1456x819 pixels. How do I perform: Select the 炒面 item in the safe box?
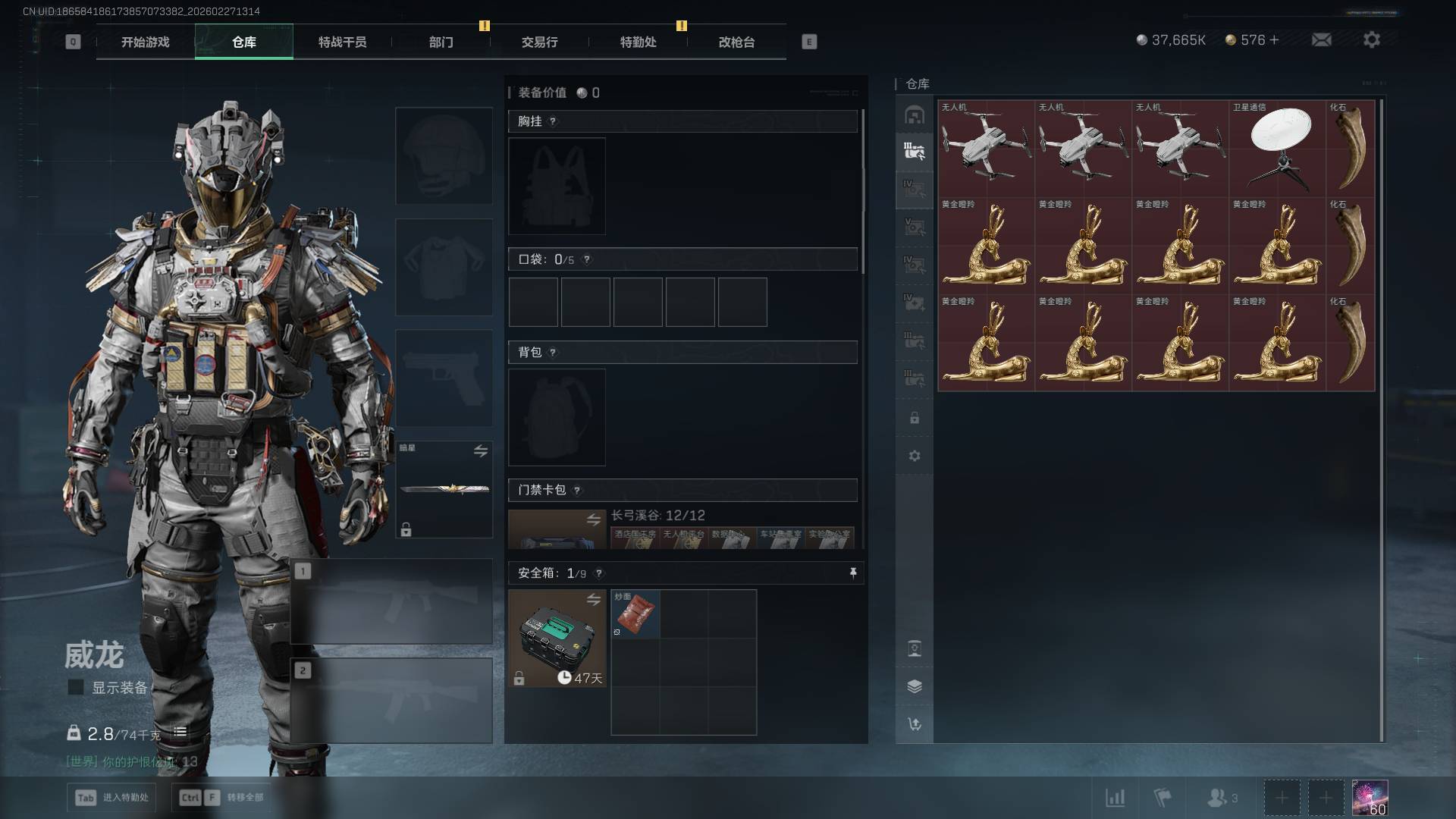(635, 614)
